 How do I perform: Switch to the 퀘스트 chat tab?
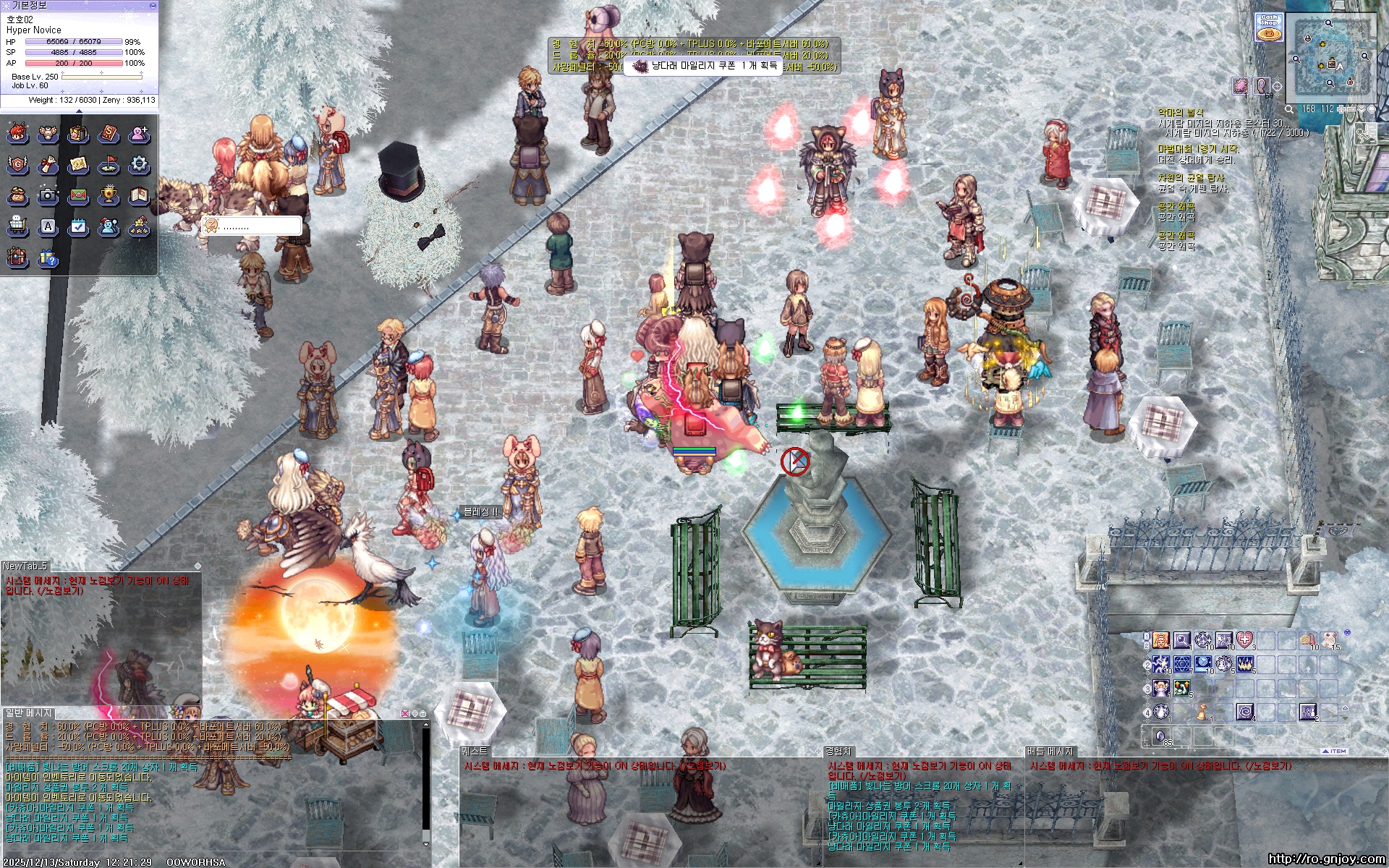[475, 752]
